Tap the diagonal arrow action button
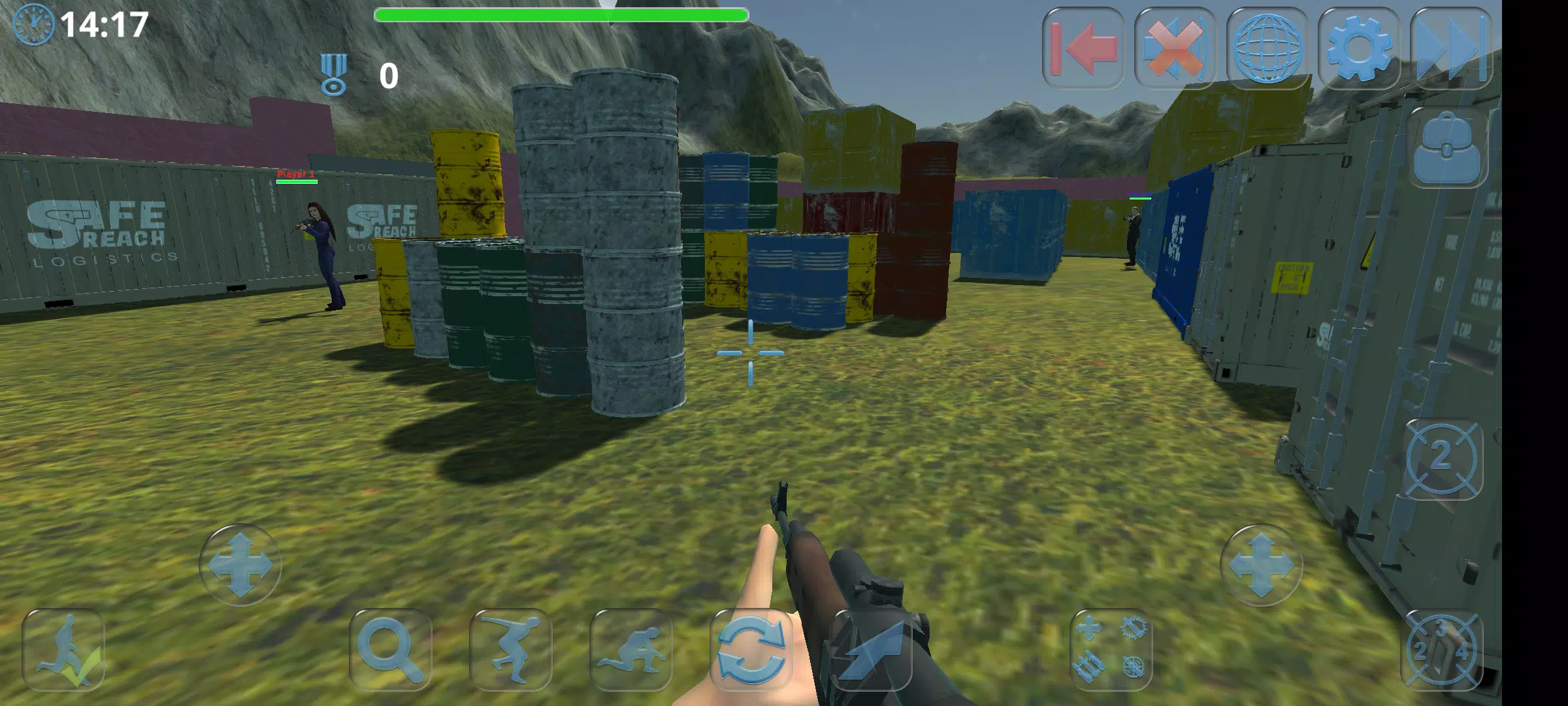Viewport: 1568px width, 706px height. click(871, 650)
